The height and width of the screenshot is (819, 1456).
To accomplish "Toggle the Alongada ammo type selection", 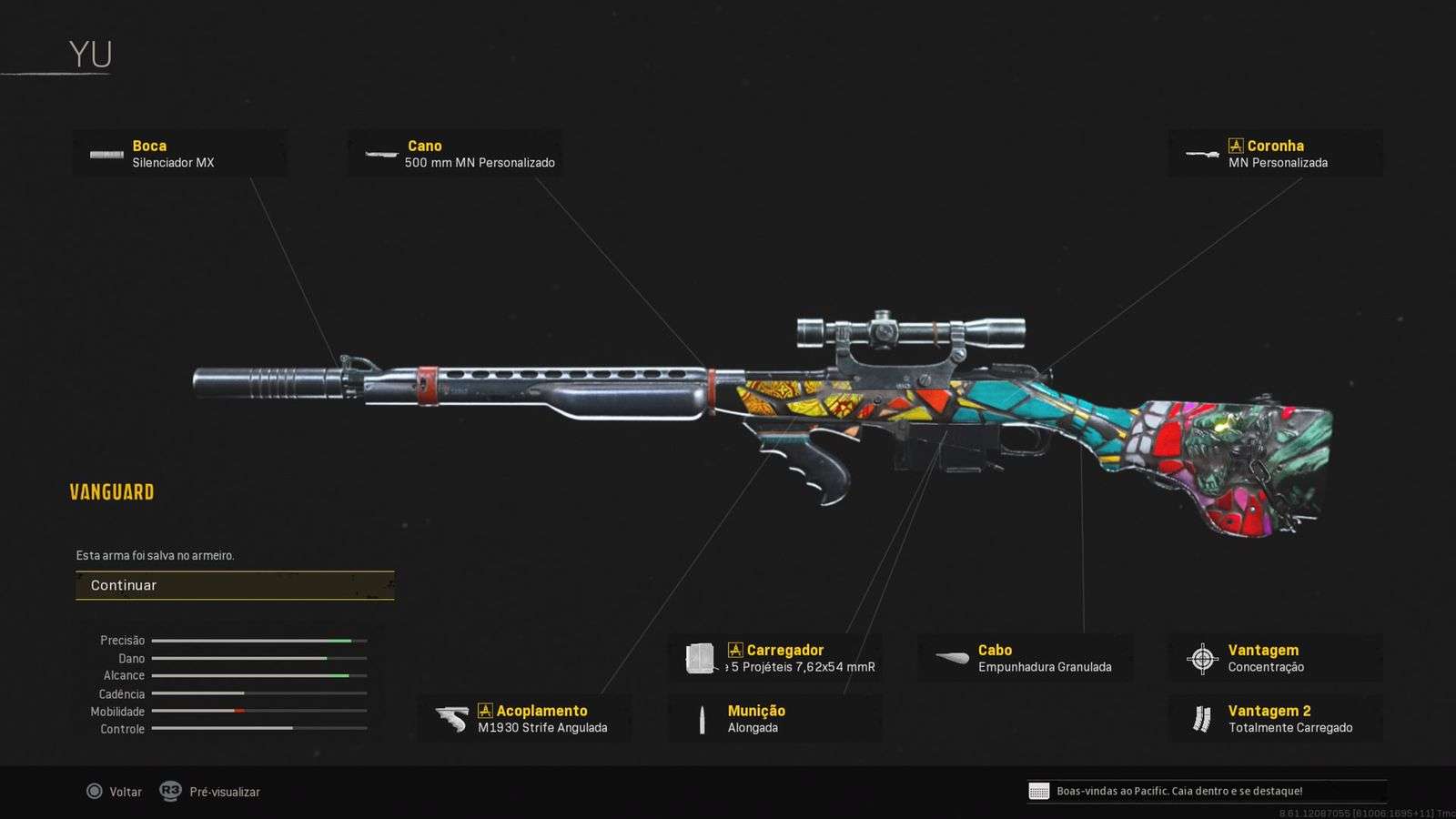I will [x=753, y=728].
